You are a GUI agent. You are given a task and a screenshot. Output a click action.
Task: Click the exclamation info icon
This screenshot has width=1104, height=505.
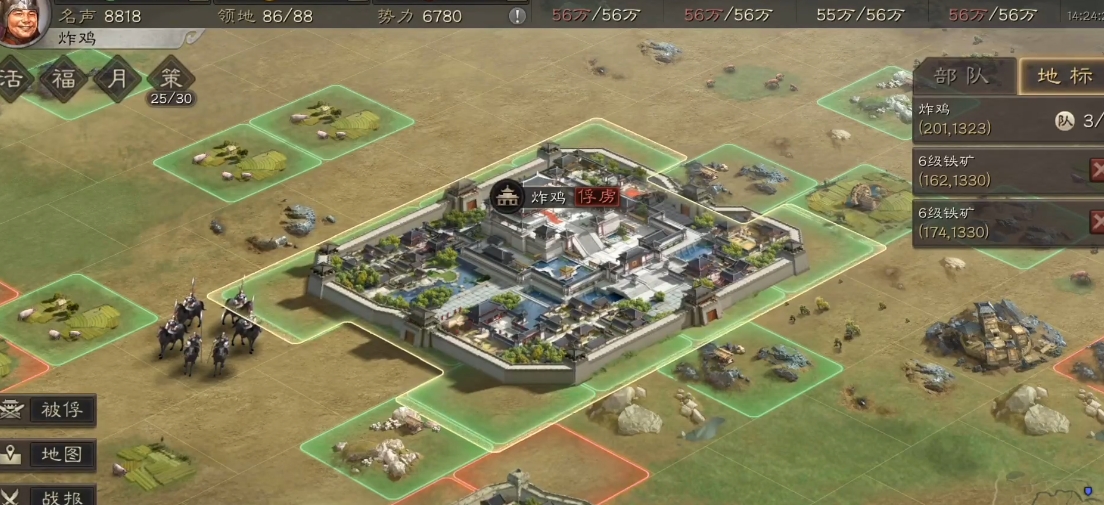[517, 16]
